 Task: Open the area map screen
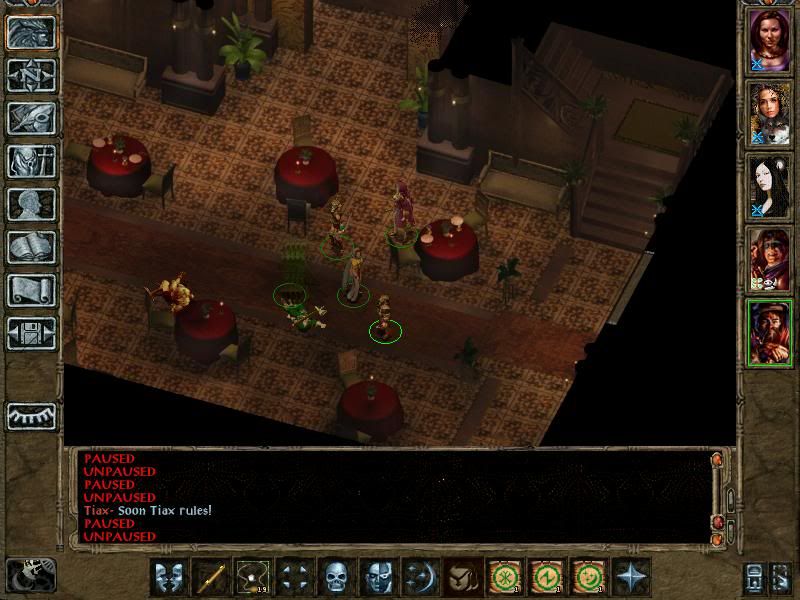[31, 75]
